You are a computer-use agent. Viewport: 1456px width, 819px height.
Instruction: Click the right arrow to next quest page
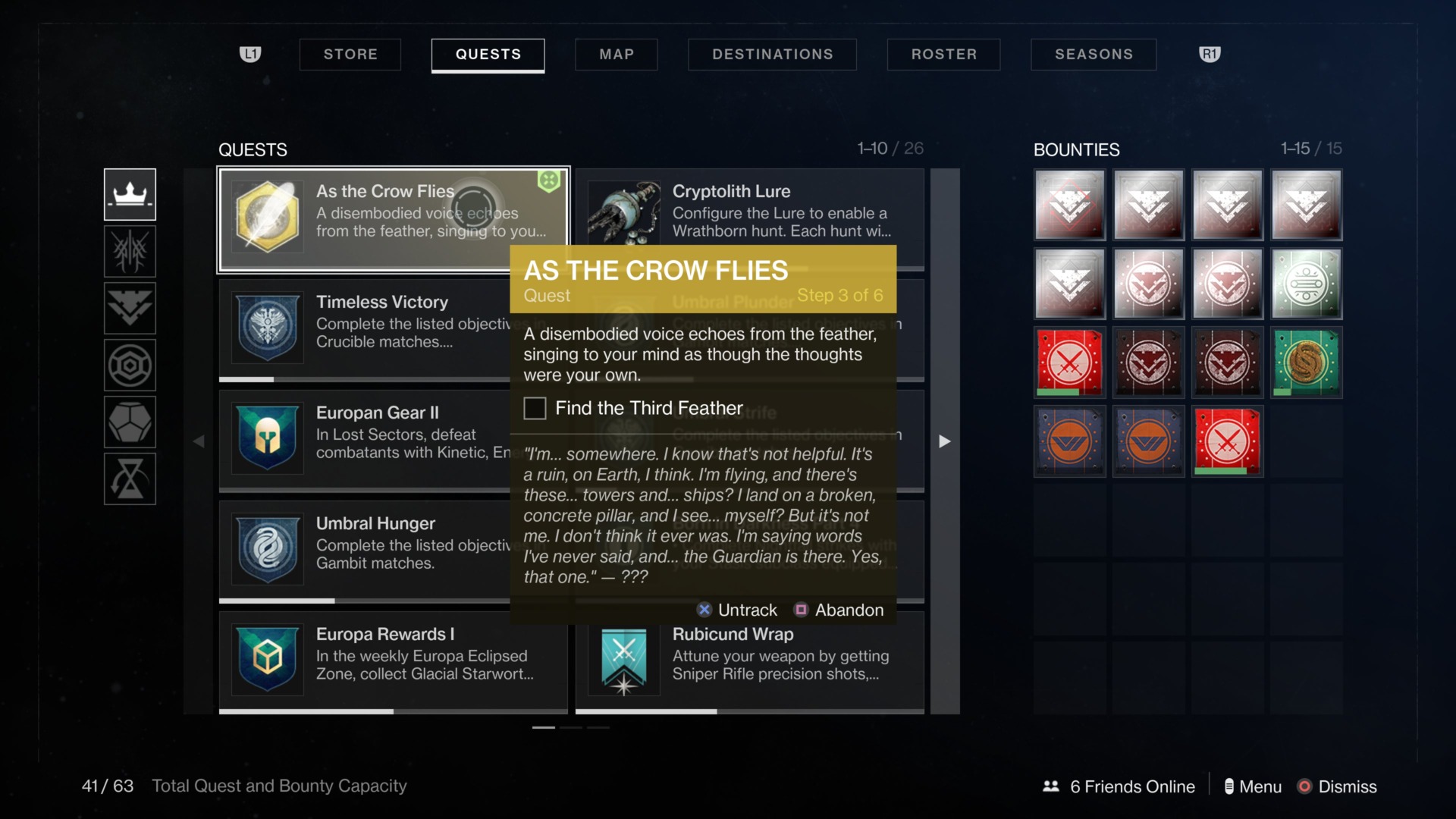click(944, 440)
